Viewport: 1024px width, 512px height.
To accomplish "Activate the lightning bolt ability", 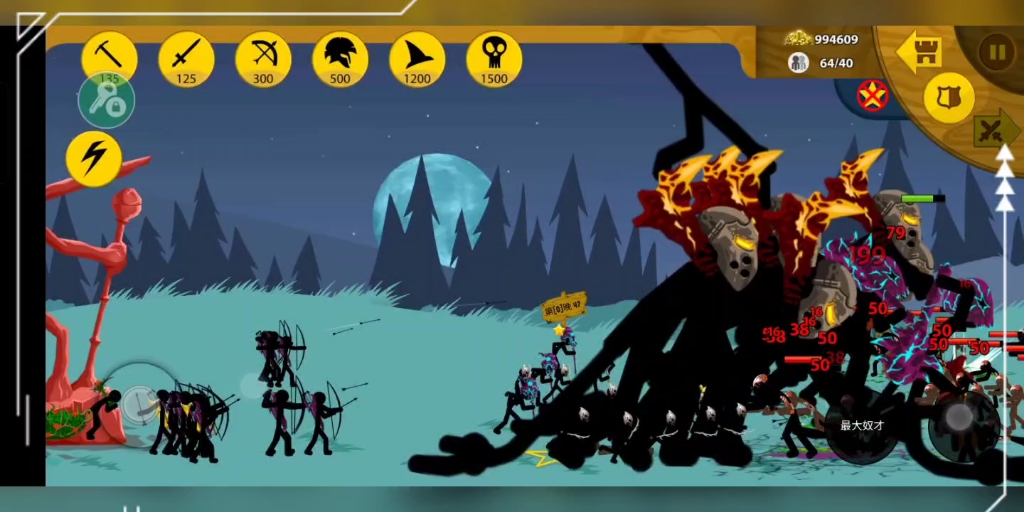I will point(94,159).
